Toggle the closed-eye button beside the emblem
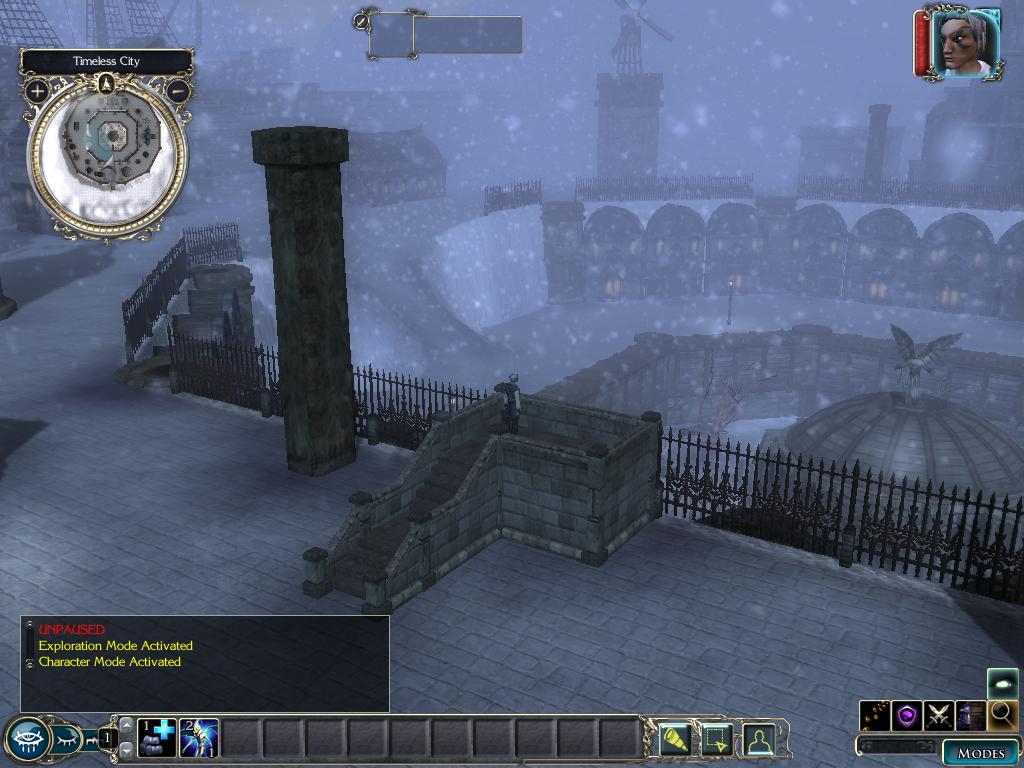The image size is (1024, 768). pyautogui.click(x=67, y=739)
